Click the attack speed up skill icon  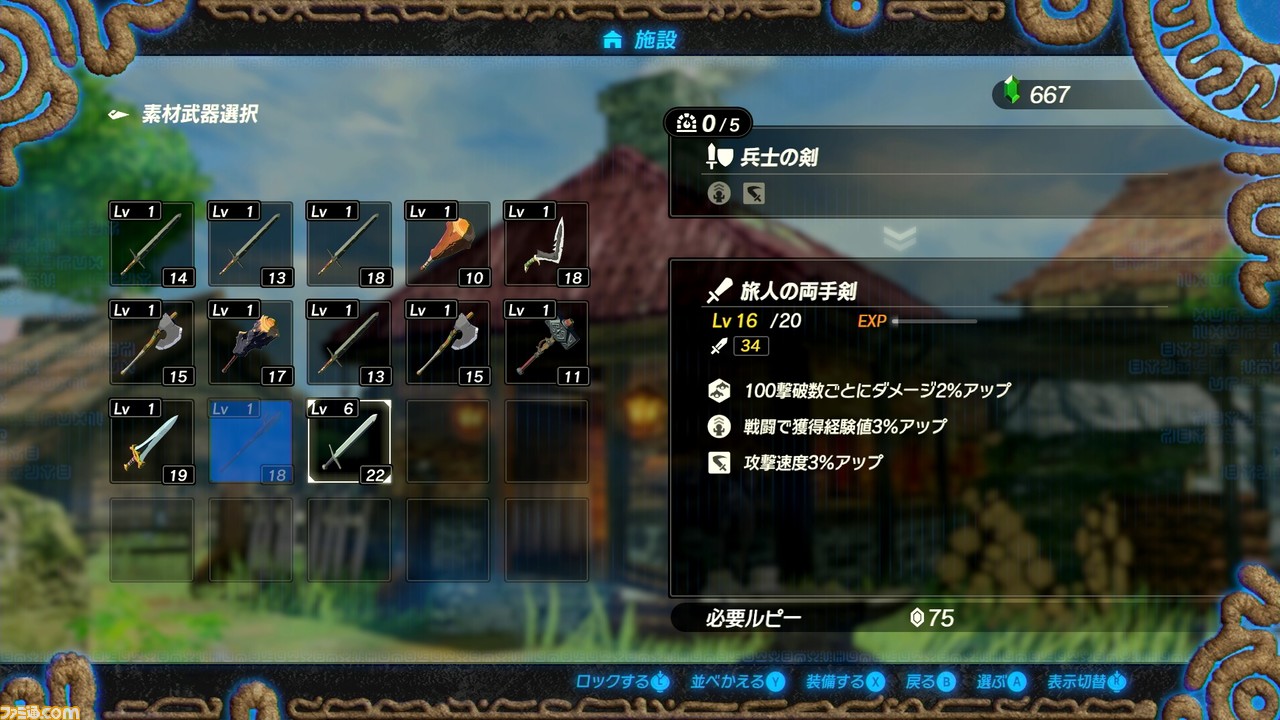point(718,463)
